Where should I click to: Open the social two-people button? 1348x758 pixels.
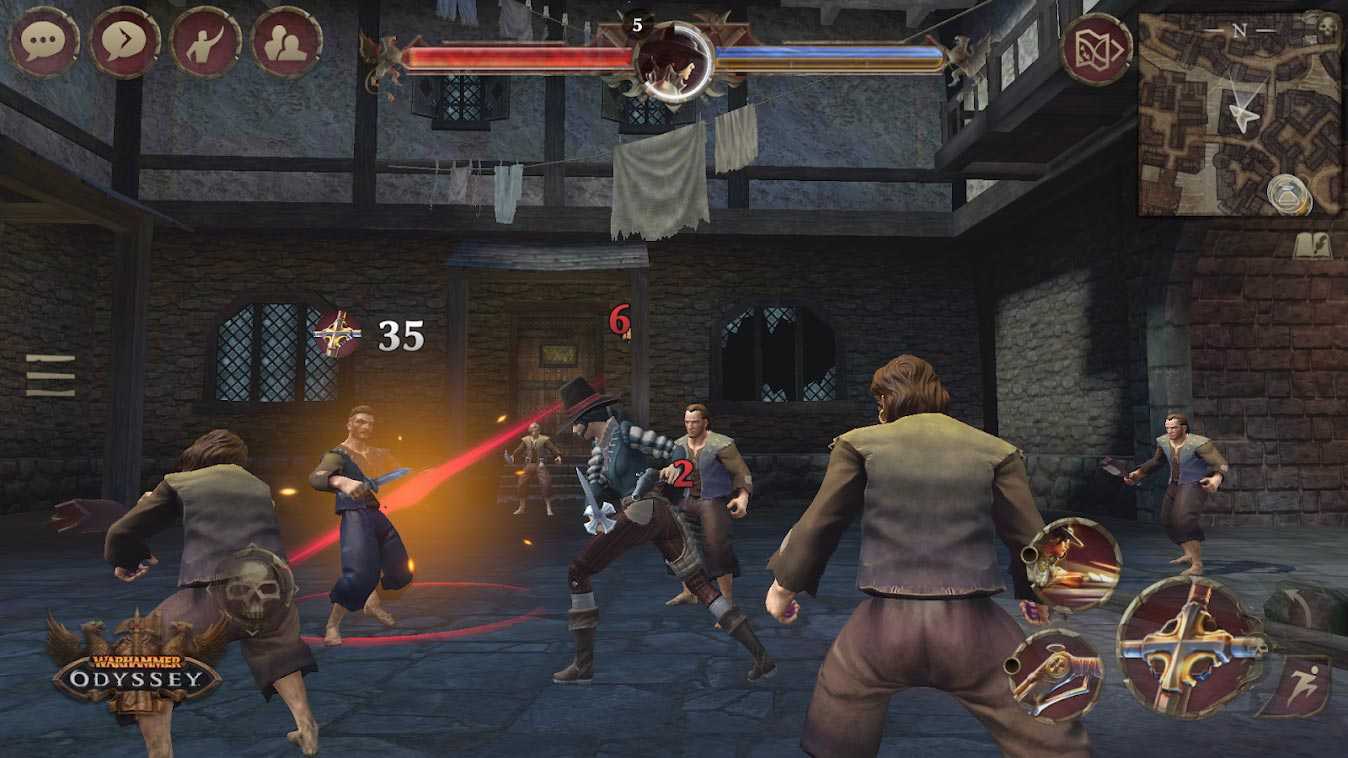287,42
